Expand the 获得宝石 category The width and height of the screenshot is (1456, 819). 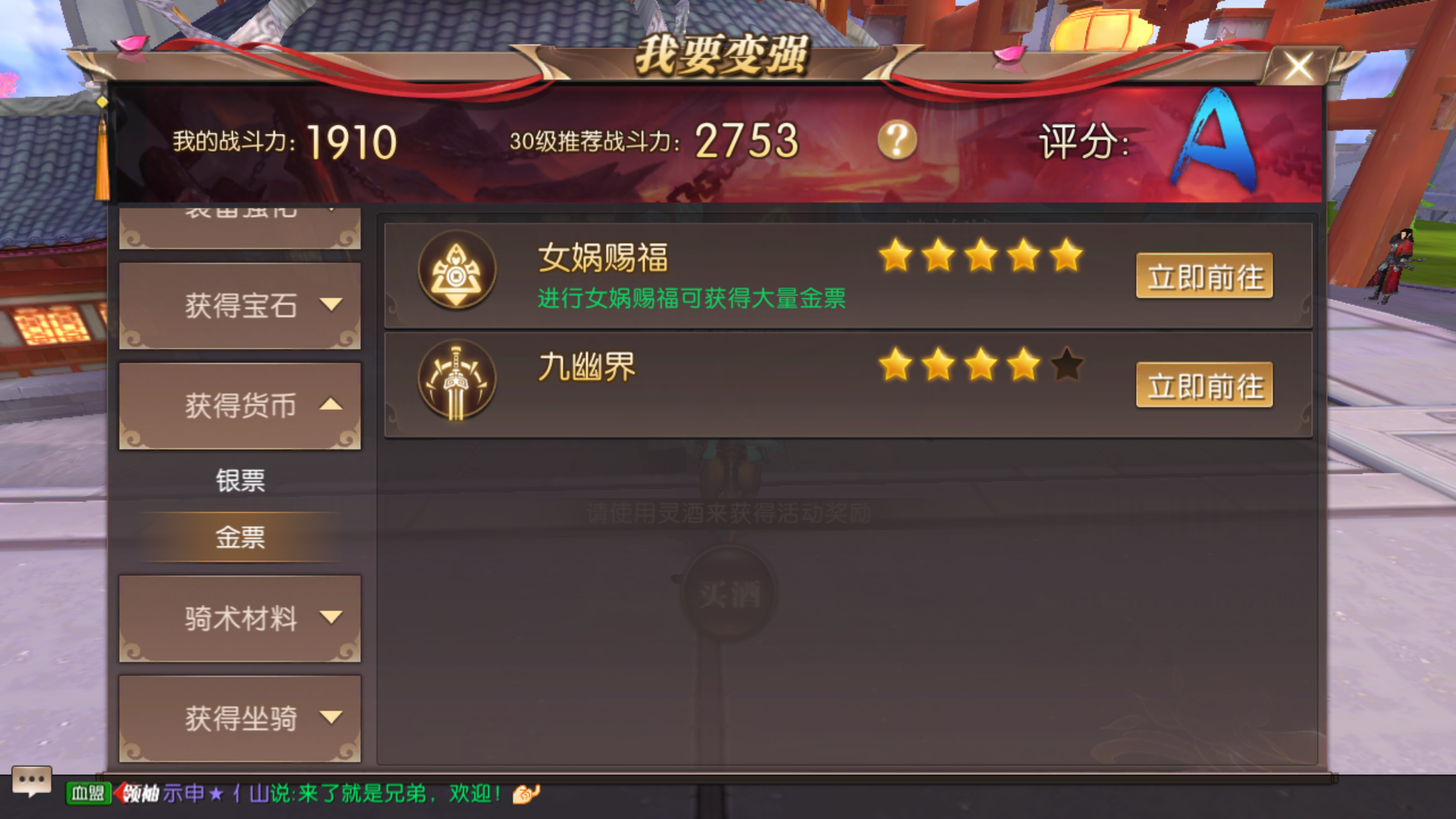[x=240, y=306]
